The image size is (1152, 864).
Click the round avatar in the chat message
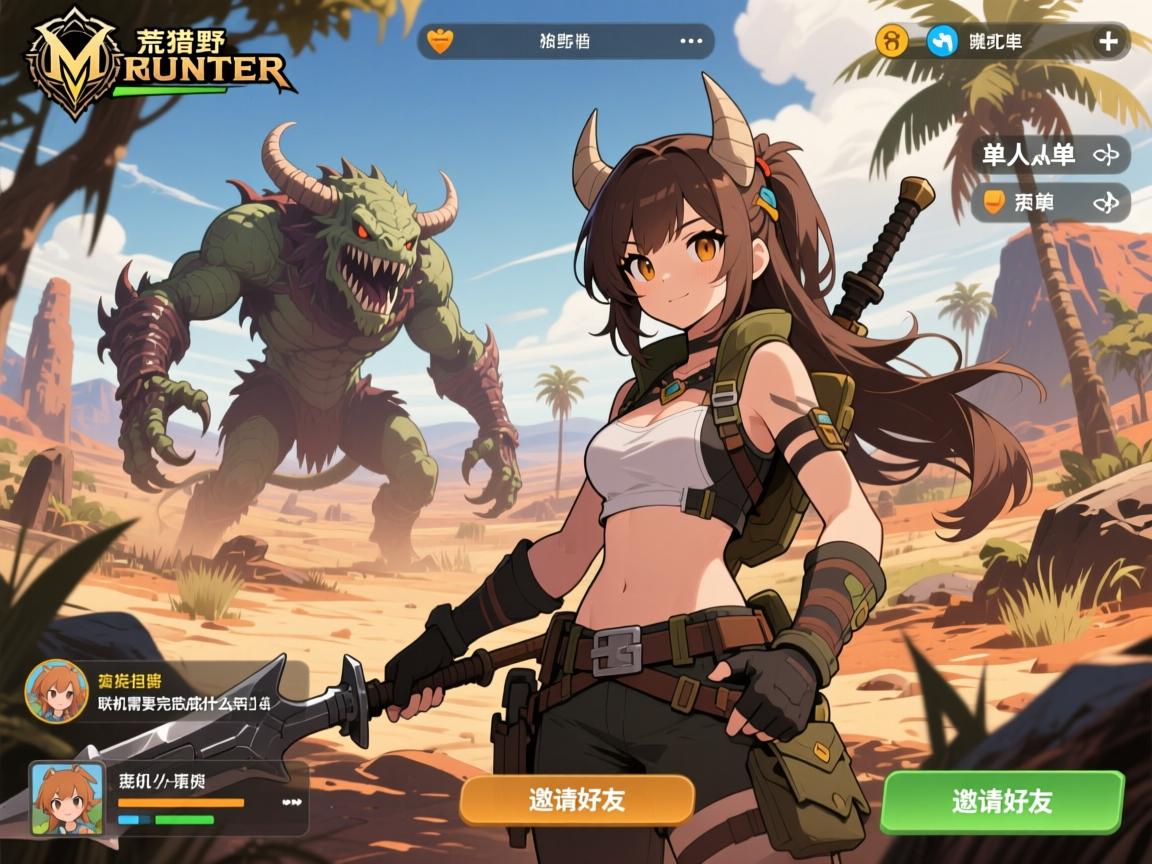[52, 691]
